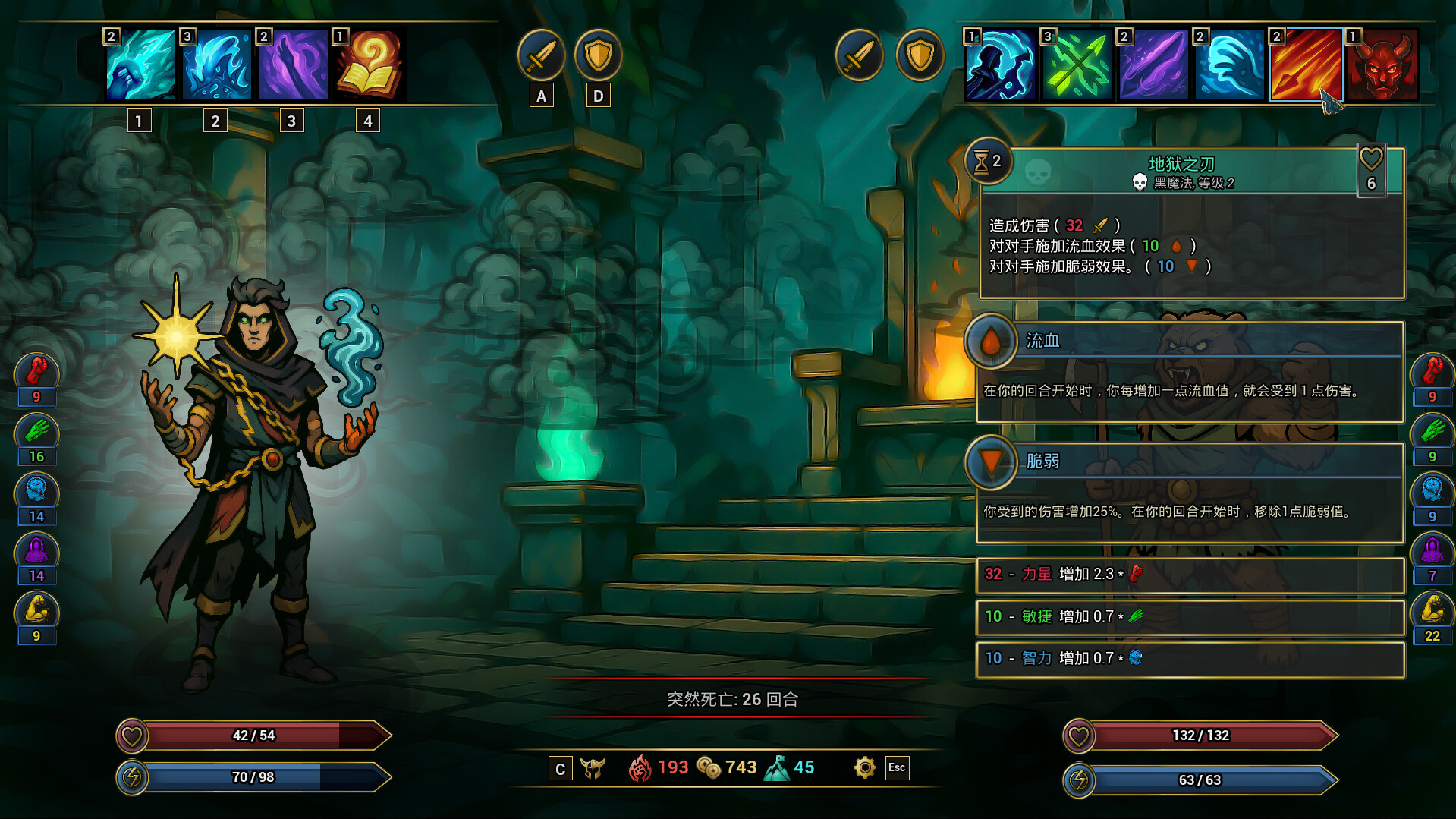This screenshot has width=1456, height=819.
Task: Select the enemy's red Hell Blade skill
Action: 1305,65
